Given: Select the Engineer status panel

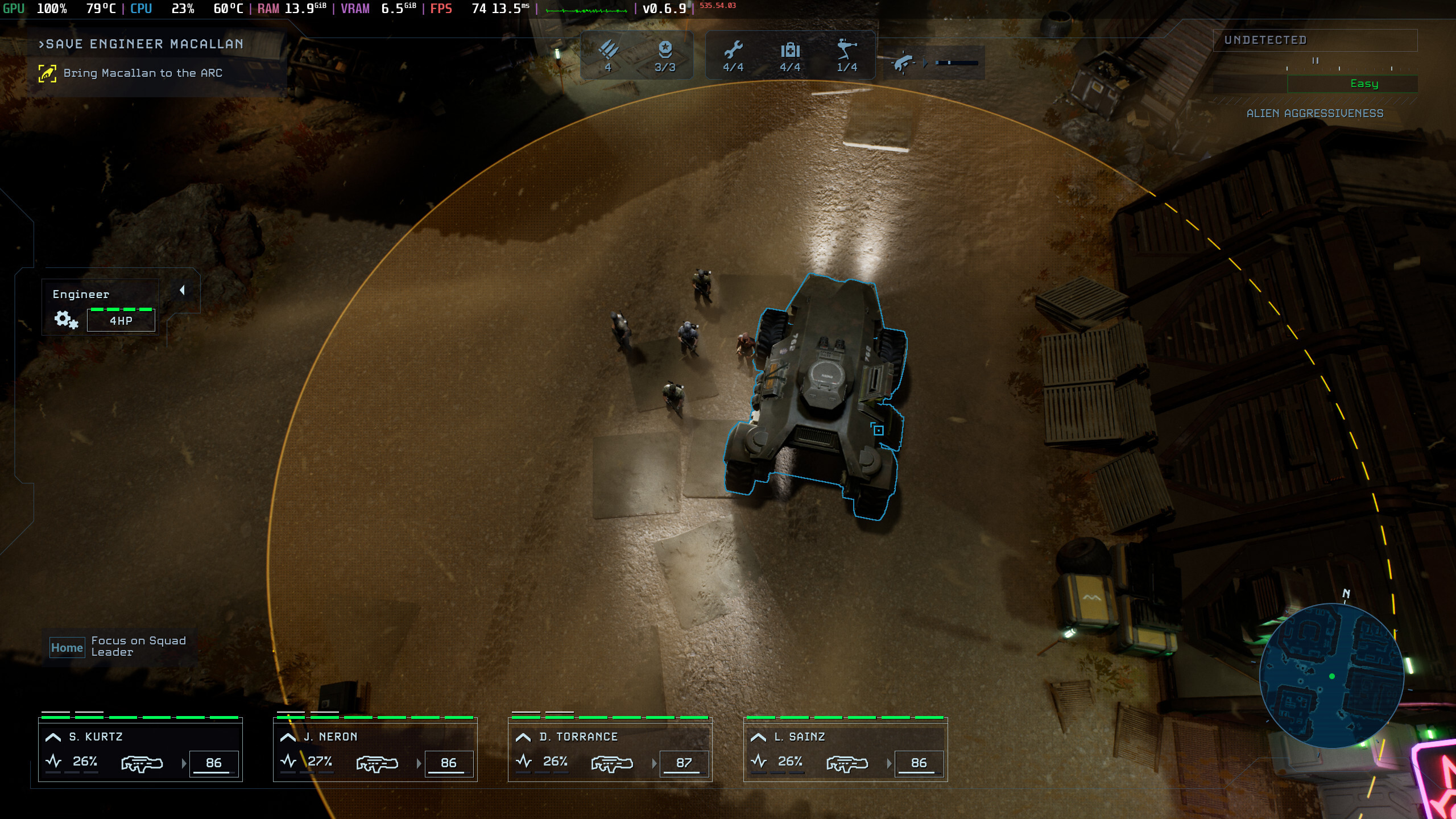Looking at the screenshot, I should pyautogui.click(x=100, y=307).
